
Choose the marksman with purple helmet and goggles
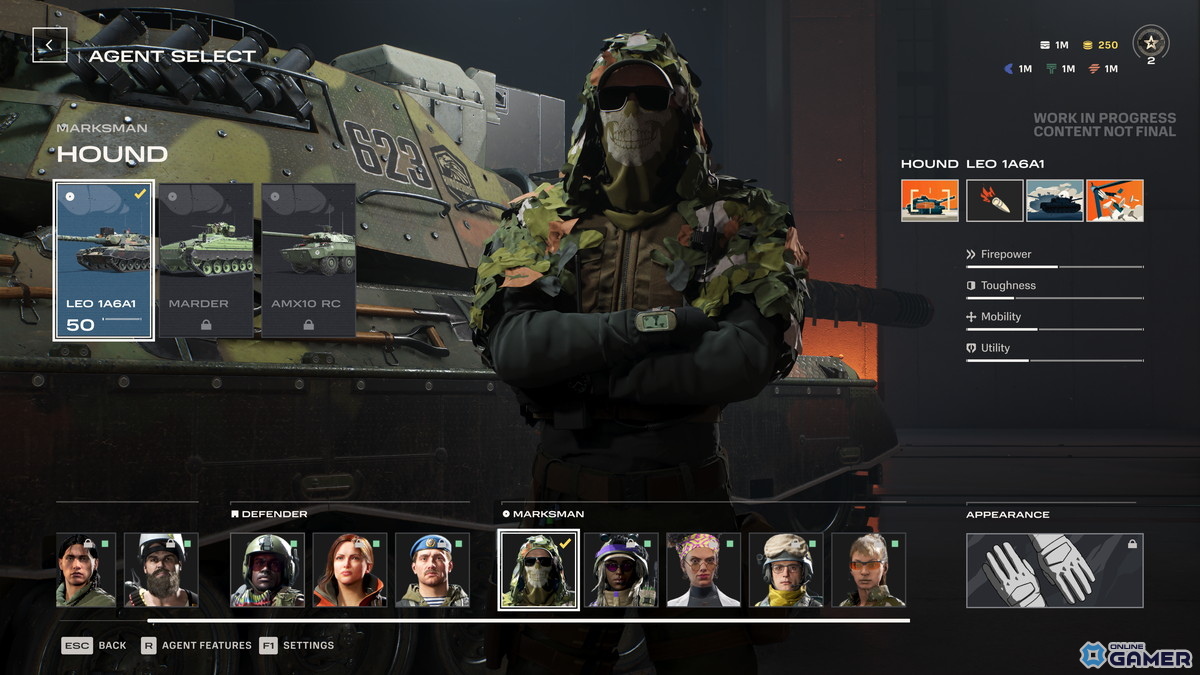tap(621, 570)
